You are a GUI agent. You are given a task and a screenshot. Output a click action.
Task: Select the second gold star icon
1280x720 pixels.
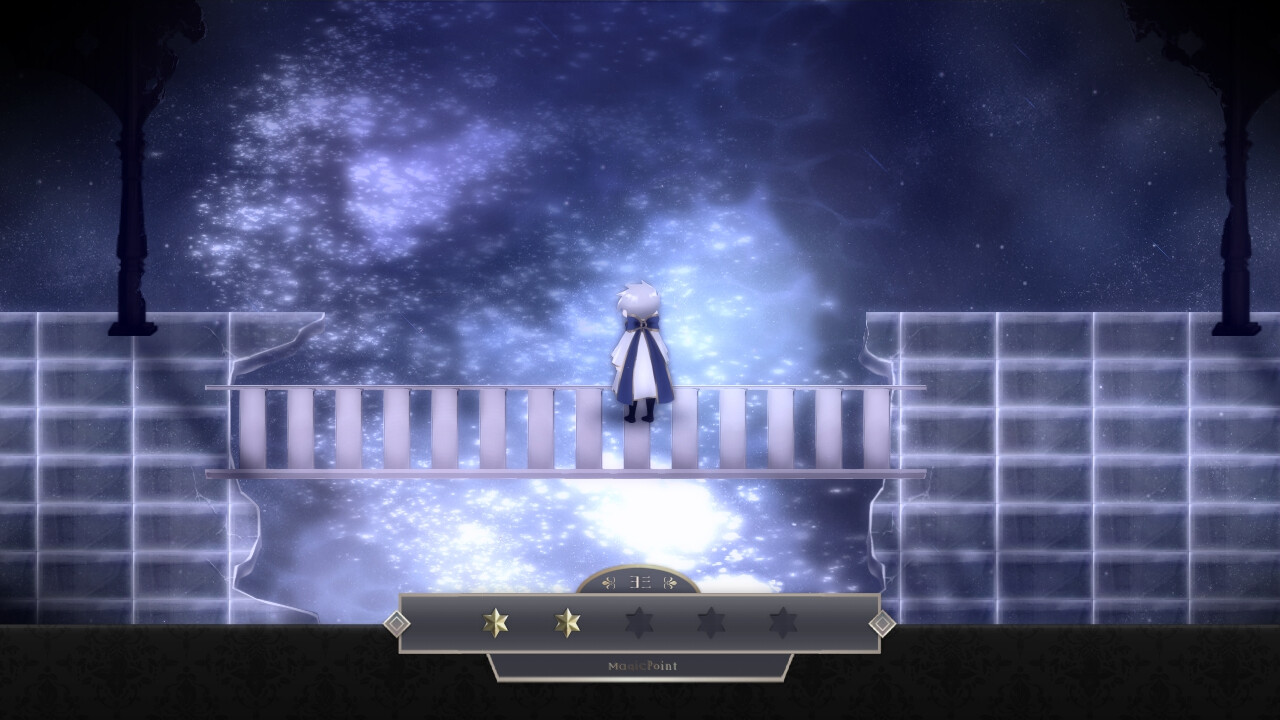566,622
